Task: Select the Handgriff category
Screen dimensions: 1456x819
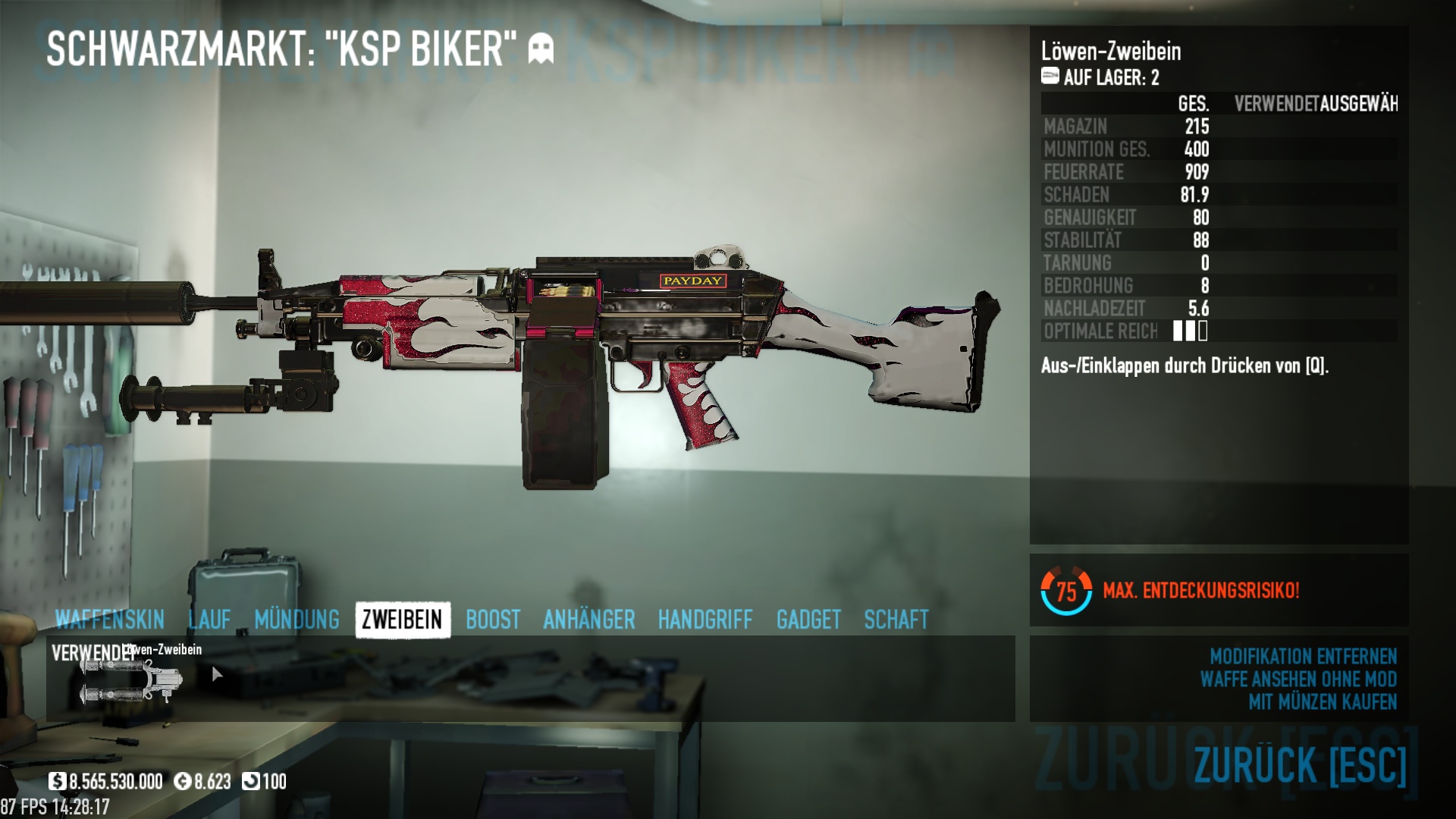Action: [705, 620]
